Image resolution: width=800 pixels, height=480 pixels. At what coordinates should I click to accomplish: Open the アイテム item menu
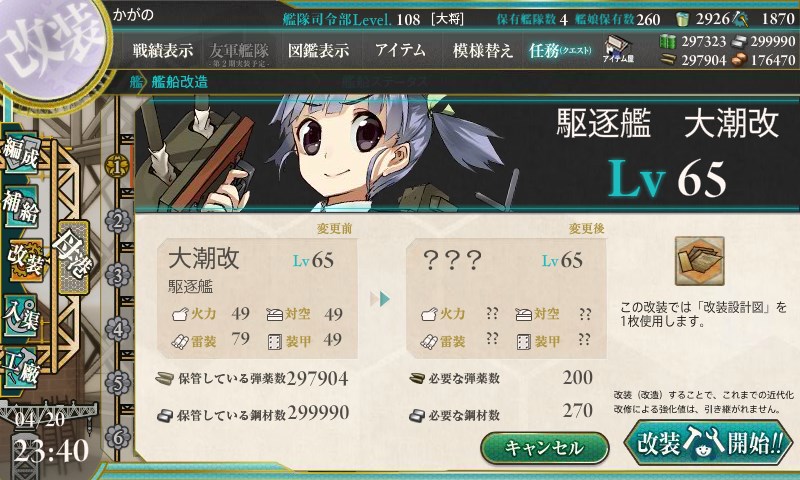click(x=400, y=50)
